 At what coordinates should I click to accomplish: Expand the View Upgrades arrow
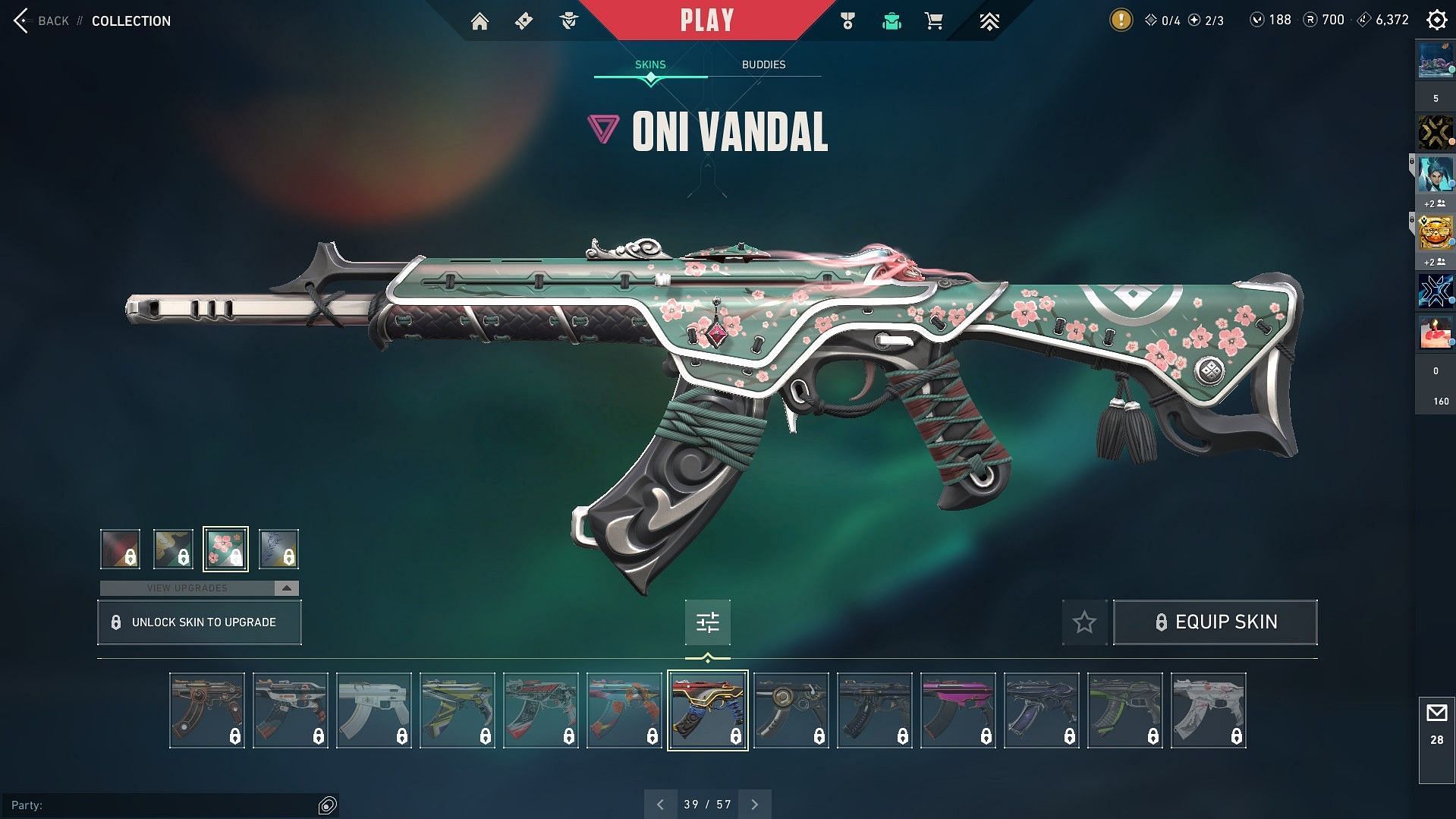[286, 588]
